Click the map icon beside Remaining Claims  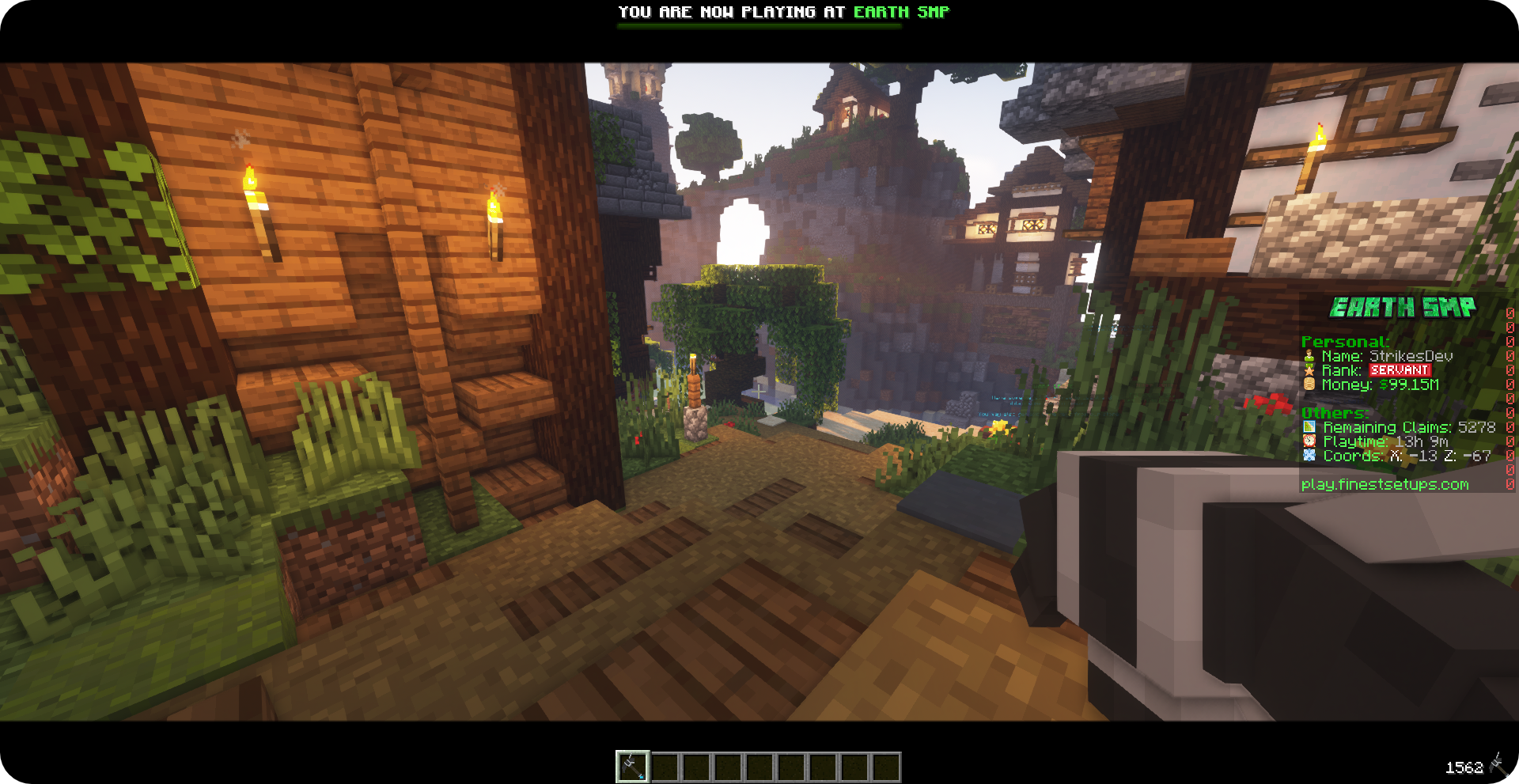tap(1311, 427)
